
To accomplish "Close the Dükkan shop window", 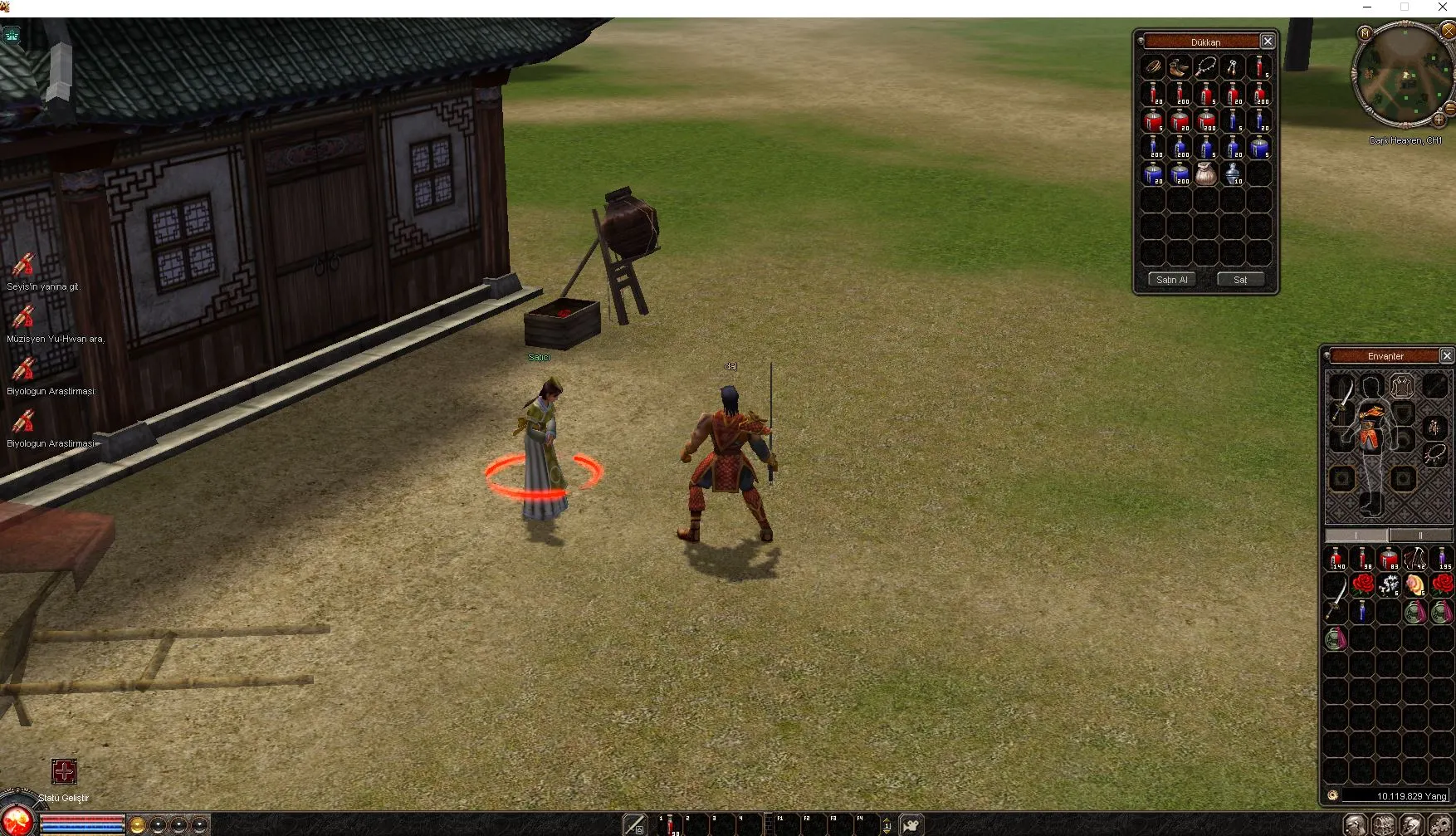I will point(1268,42).
